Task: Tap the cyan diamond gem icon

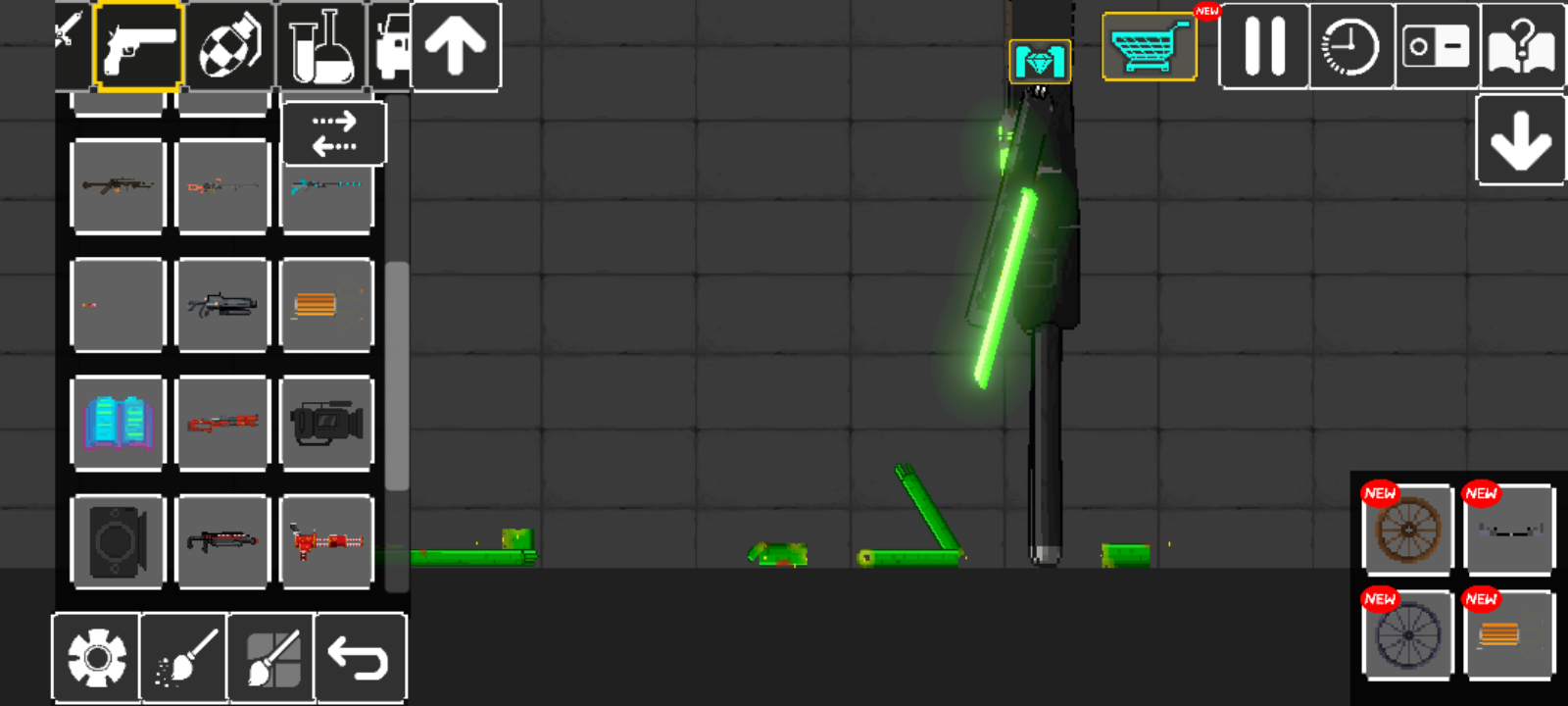Action: click(x=1040, y=63)
